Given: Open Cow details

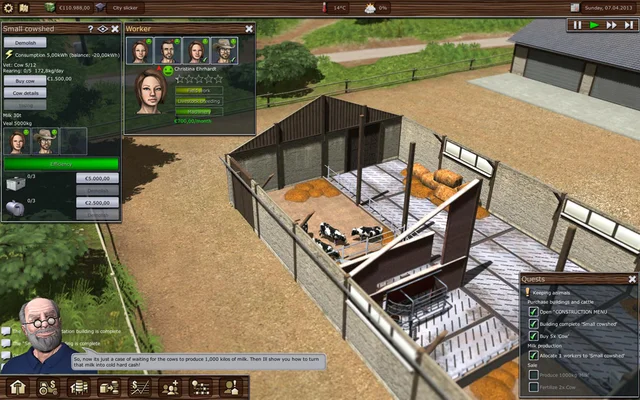Looking at the screenshot, I should click(27, 92).
